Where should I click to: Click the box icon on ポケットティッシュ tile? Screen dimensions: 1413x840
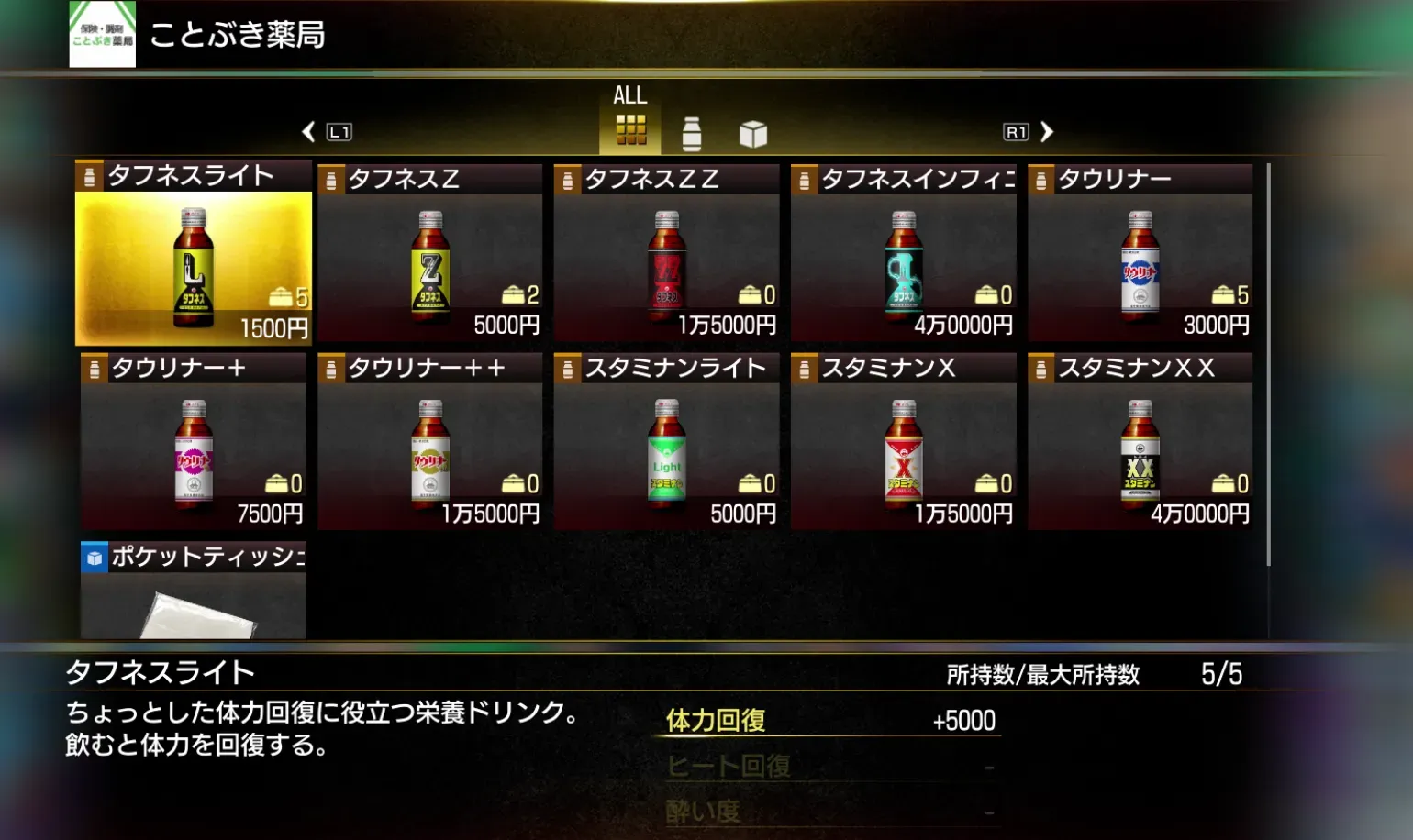[95, 556]
